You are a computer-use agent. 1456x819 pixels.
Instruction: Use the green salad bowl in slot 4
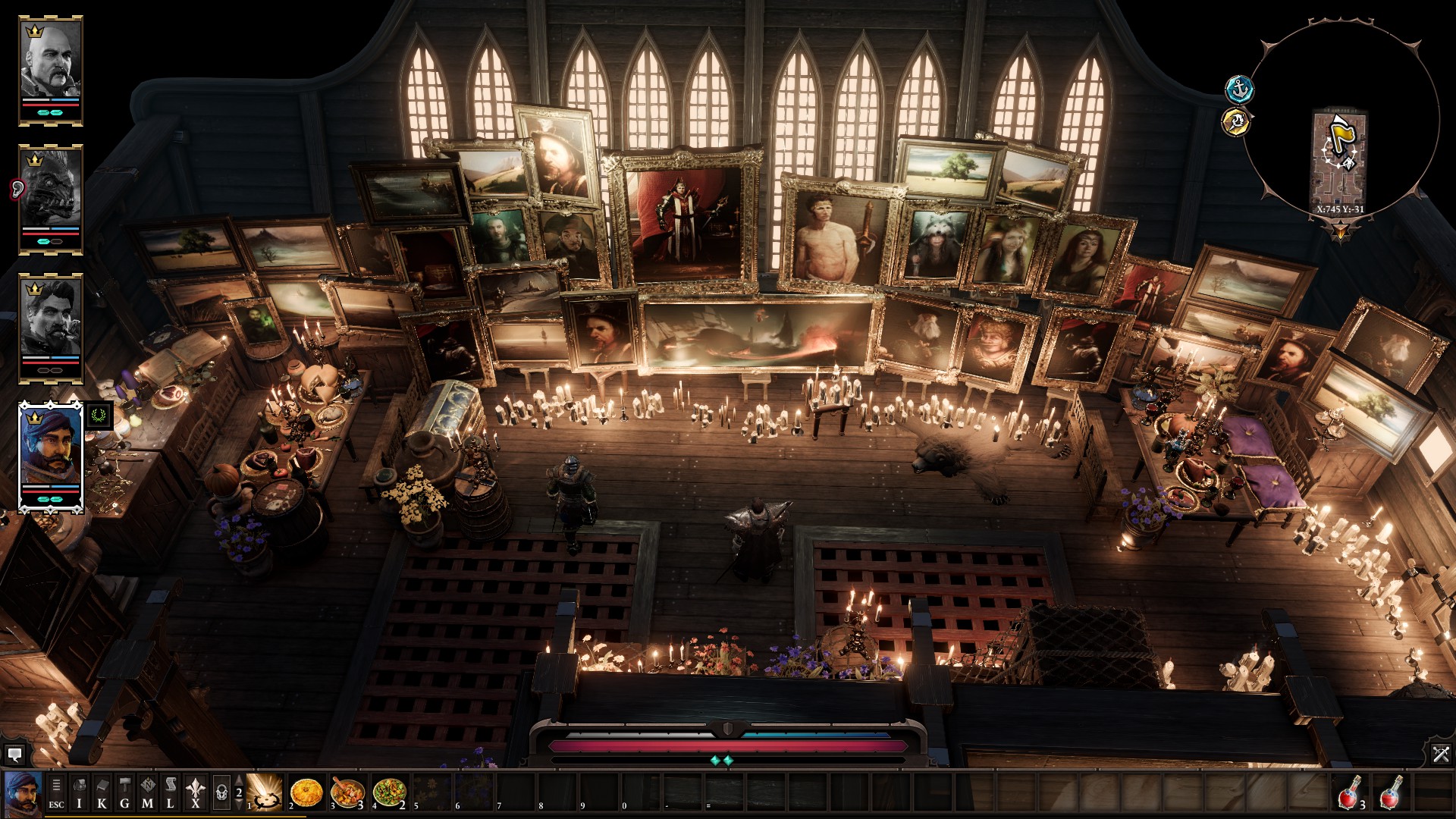point(389,793)
